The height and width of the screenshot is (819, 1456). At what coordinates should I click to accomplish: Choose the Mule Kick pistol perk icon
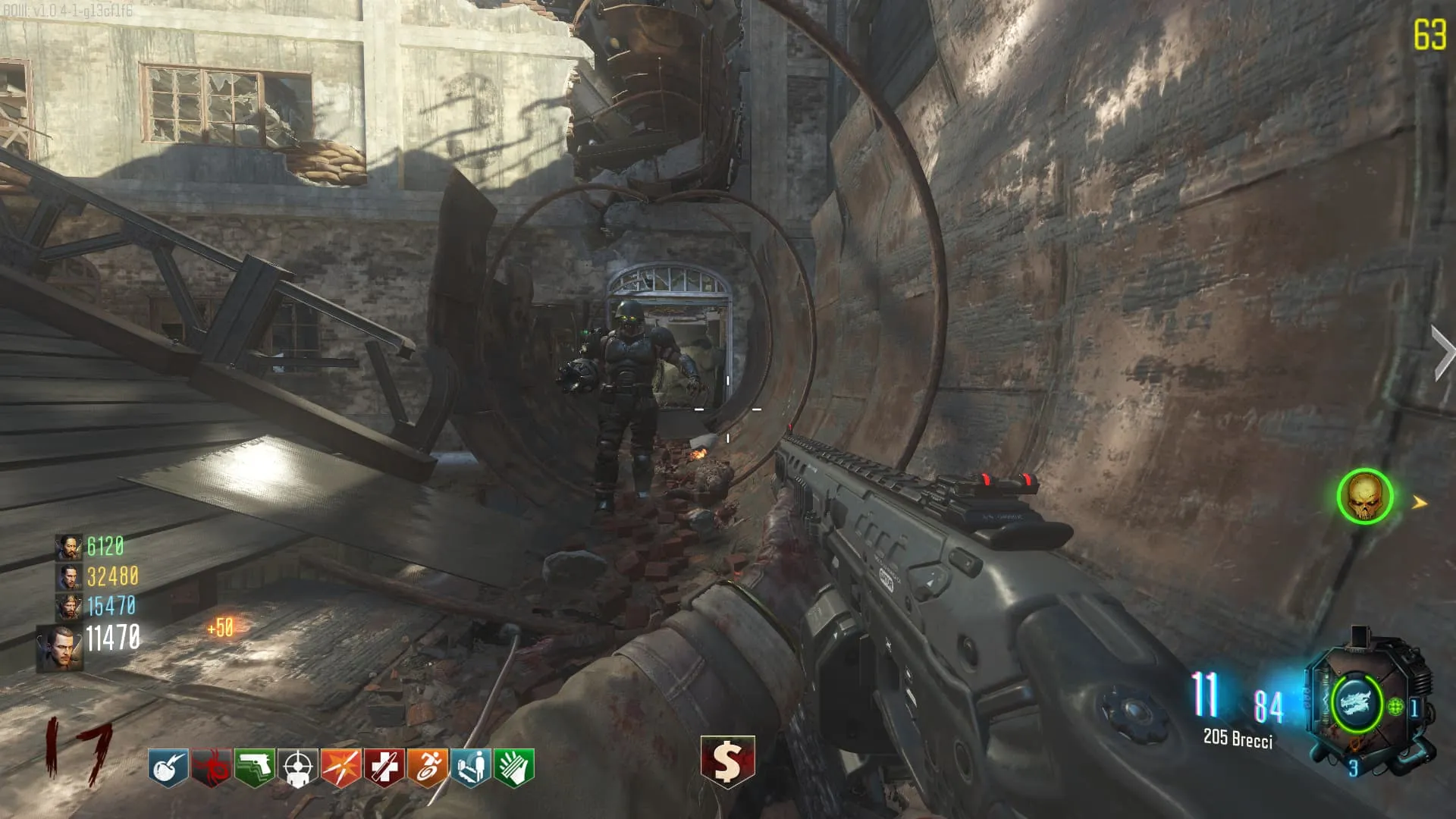pos(255,767)
